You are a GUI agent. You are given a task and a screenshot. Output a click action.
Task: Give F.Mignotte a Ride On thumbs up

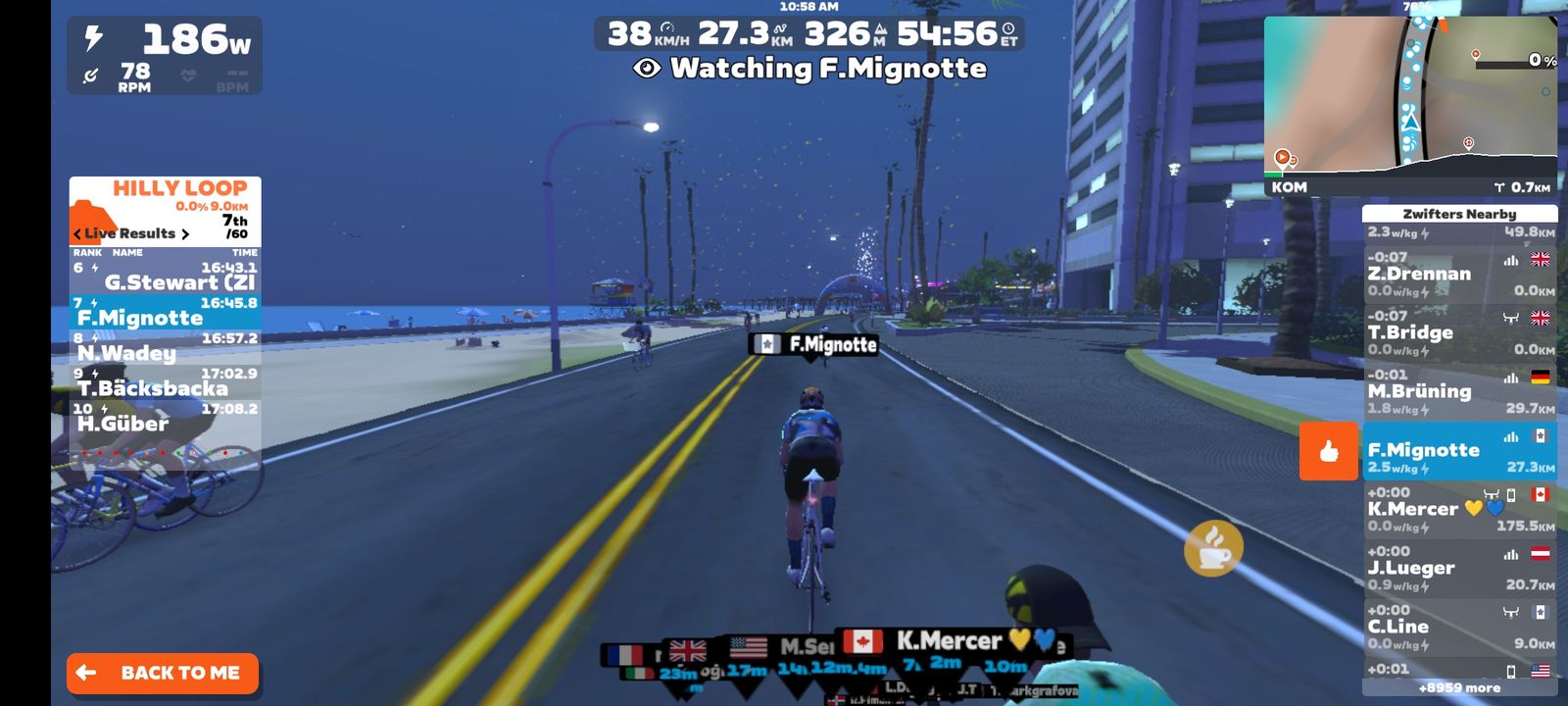pyautogui.click(x=1329, y=451)
